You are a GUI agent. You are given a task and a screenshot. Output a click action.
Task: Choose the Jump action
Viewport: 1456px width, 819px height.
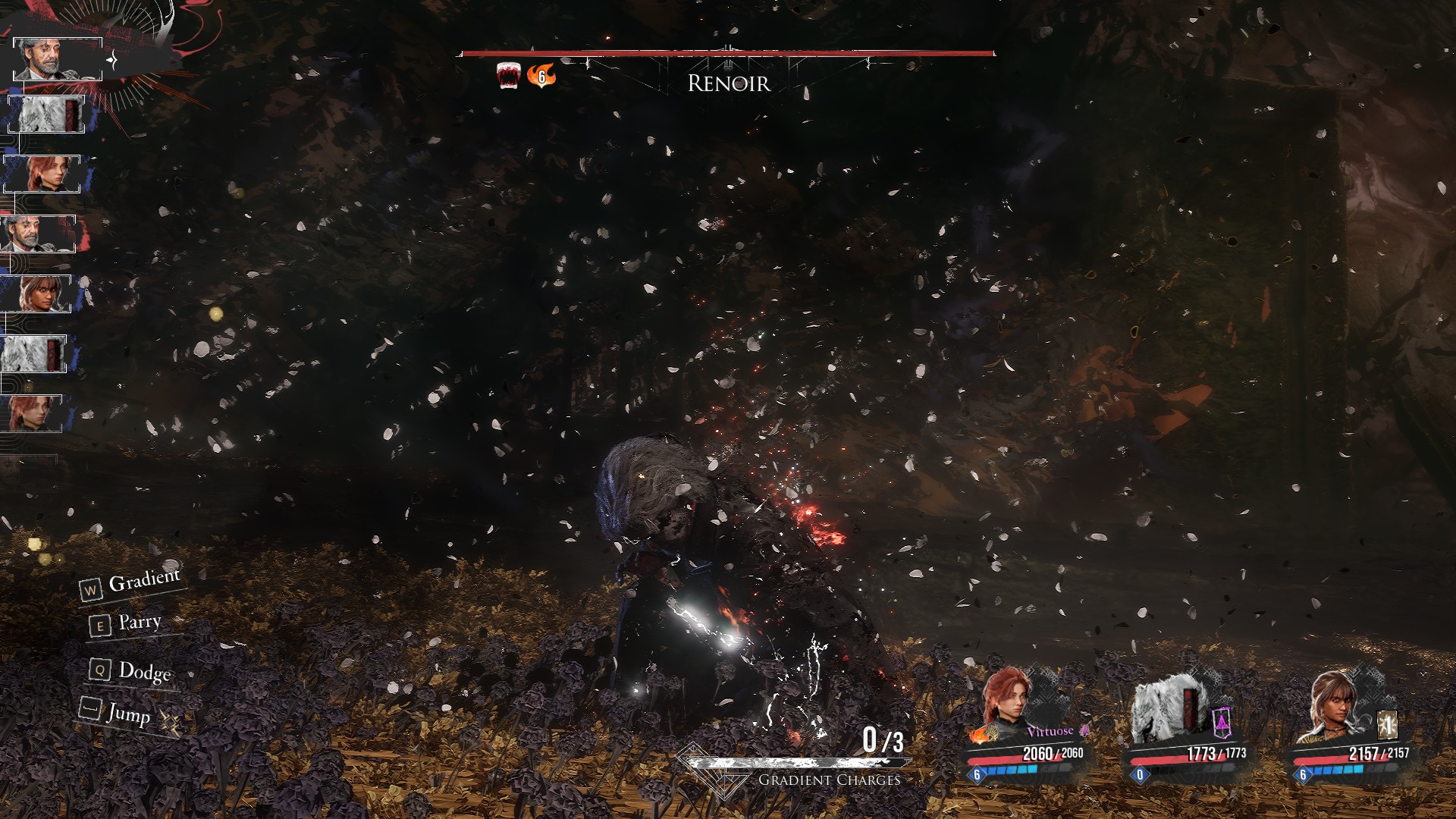[117, 712]
